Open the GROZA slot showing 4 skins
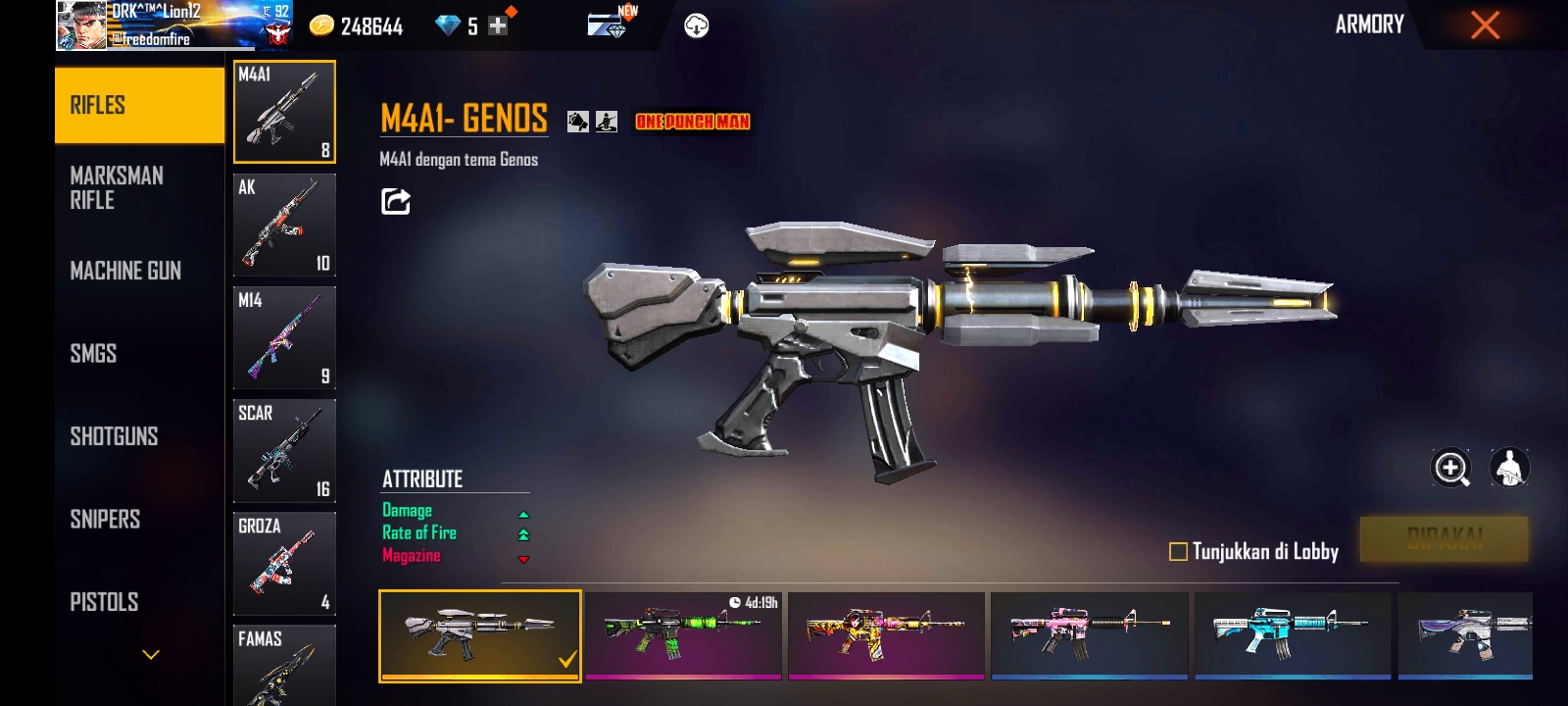1568x706 pixels. [x=284, y=563]
